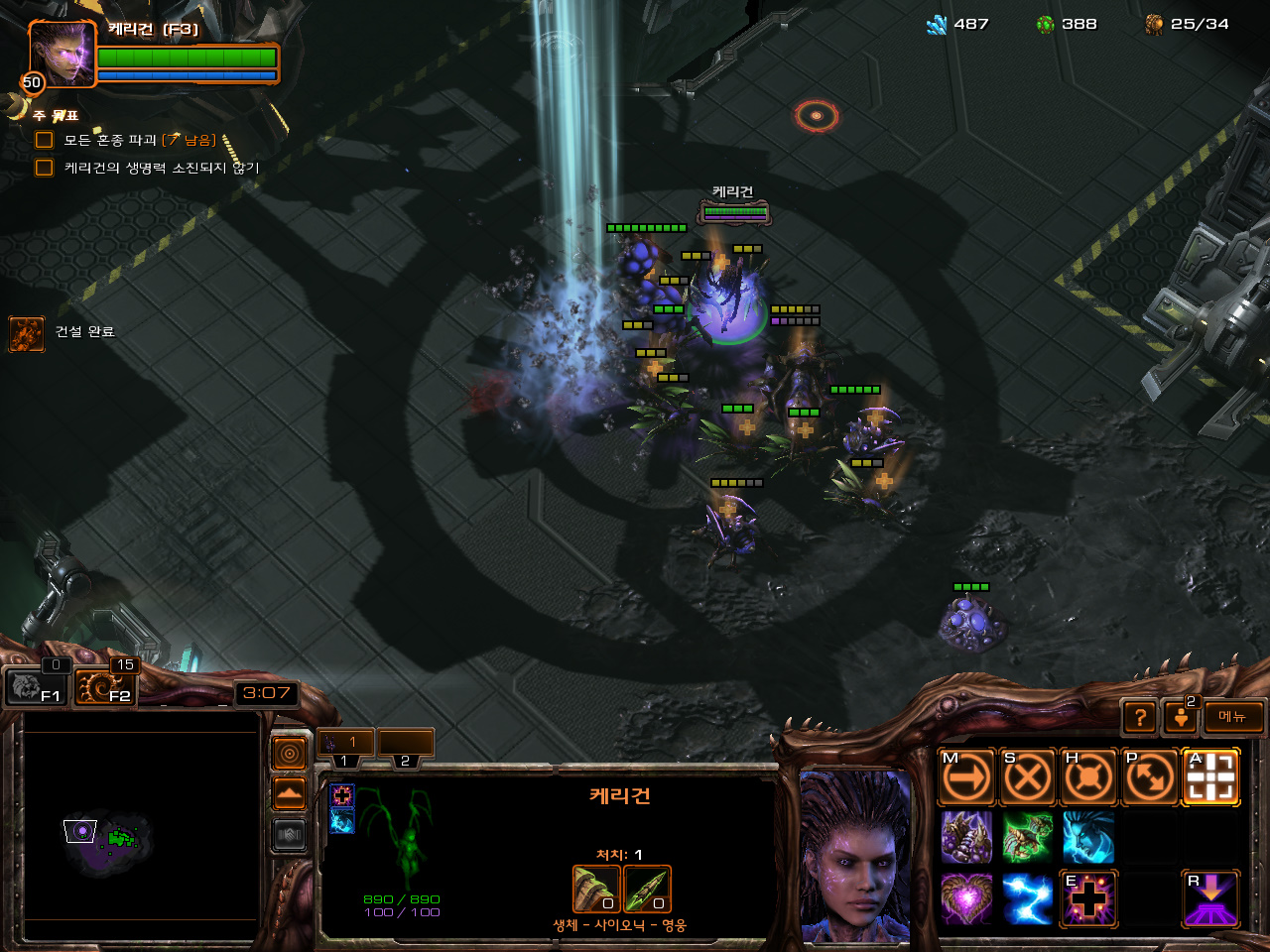Activate the Patrol command icon

[1150, 777]
